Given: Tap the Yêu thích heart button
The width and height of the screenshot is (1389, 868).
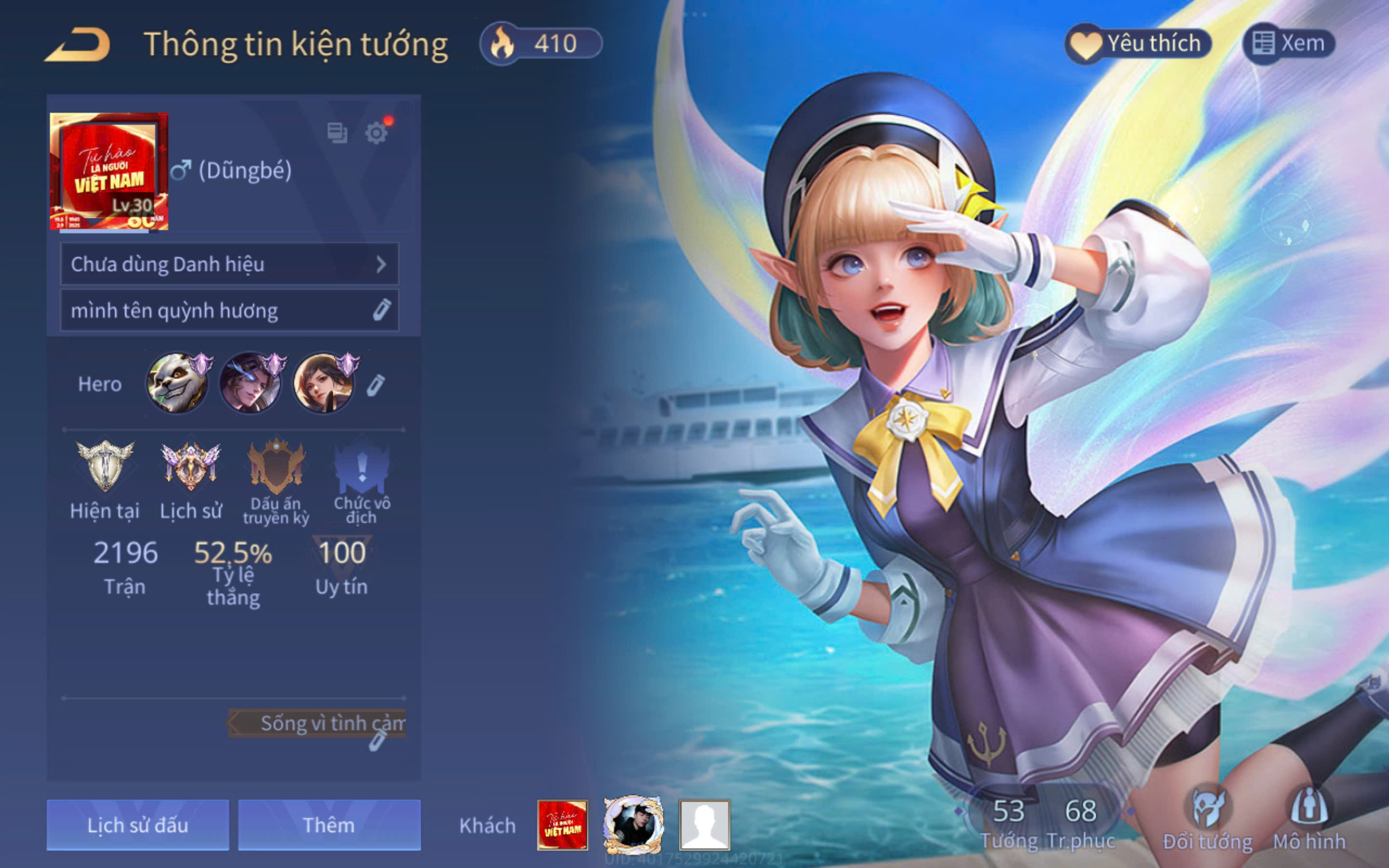Looking at the screenshot, I should pyautogui.click(x=1138, y=43).
